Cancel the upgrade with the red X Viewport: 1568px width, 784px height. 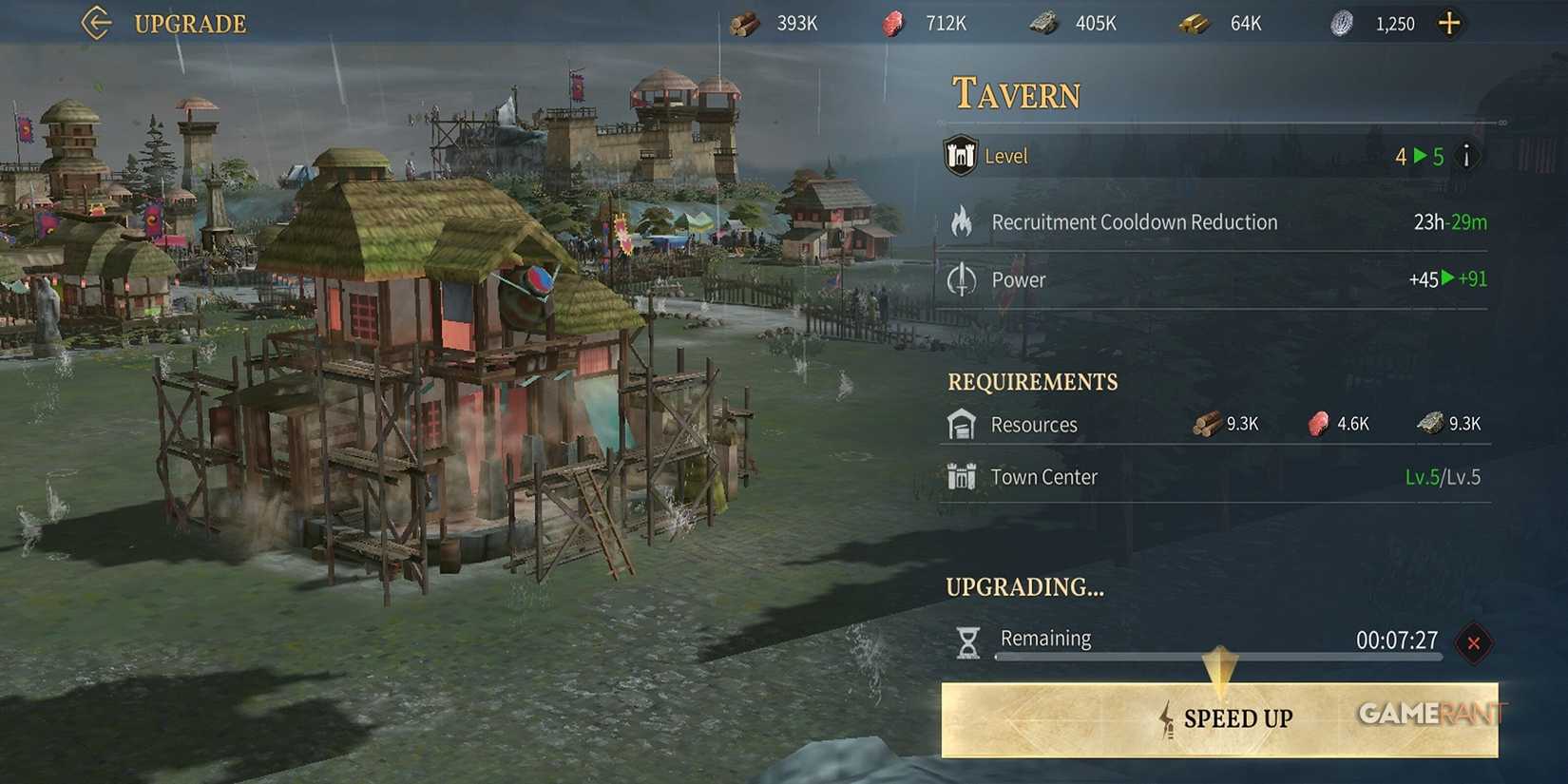click(1474, 643)
